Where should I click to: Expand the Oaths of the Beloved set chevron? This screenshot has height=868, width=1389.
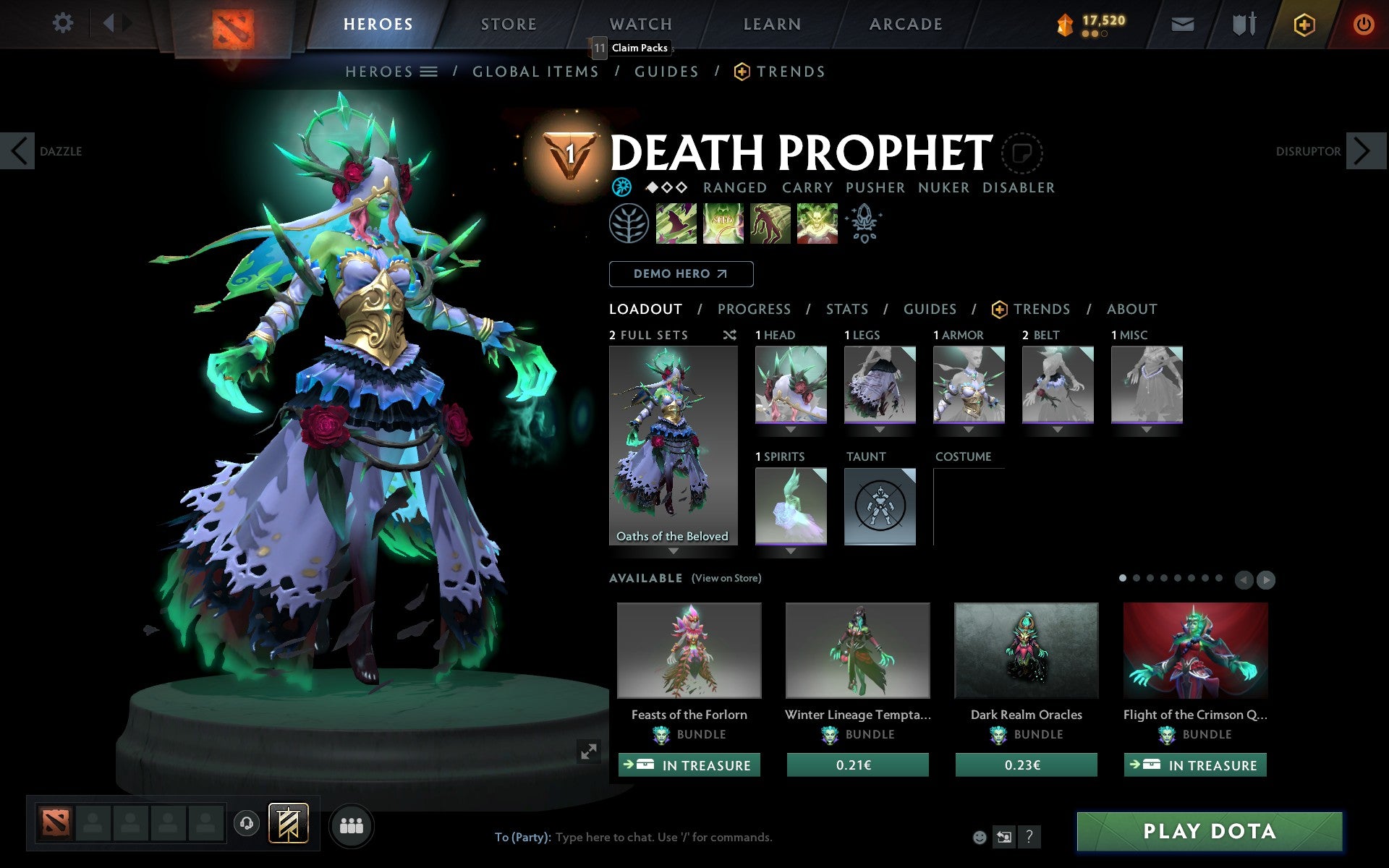(x=673, y=550)
